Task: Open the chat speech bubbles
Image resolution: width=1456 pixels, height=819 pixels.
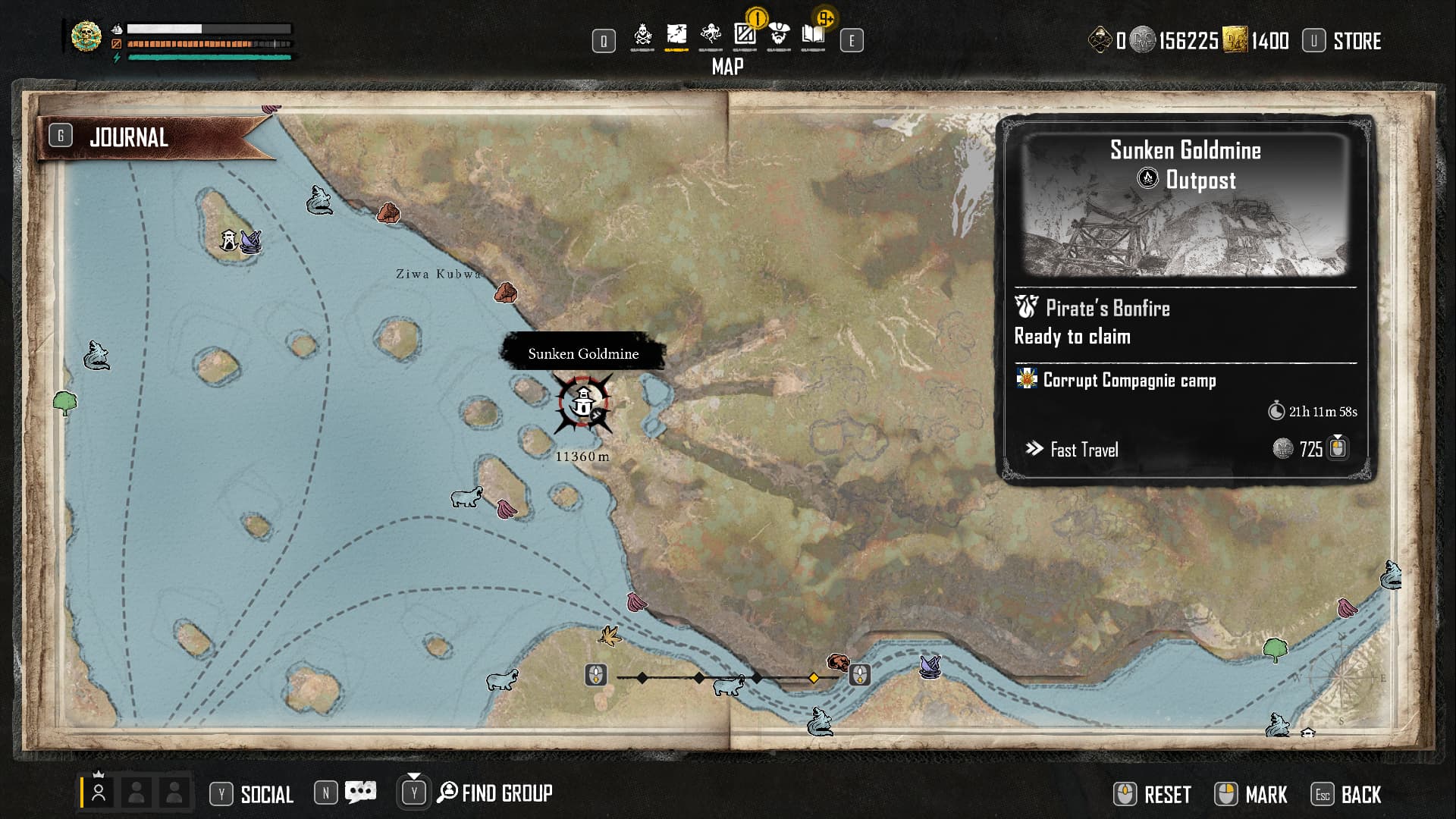Action: tap(360, 793)
